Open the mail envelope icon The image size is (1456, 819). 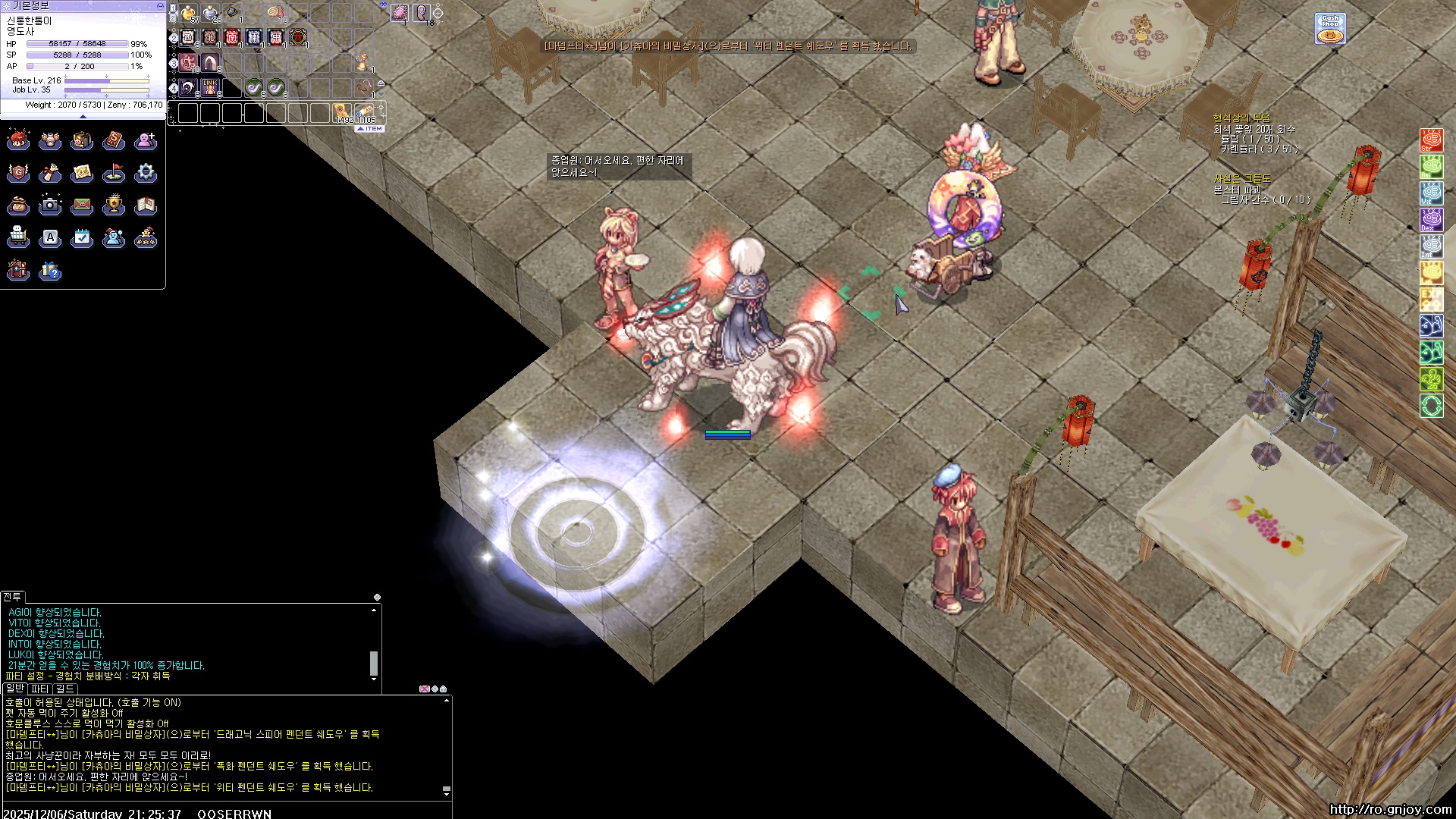click(x=82, y=205)
